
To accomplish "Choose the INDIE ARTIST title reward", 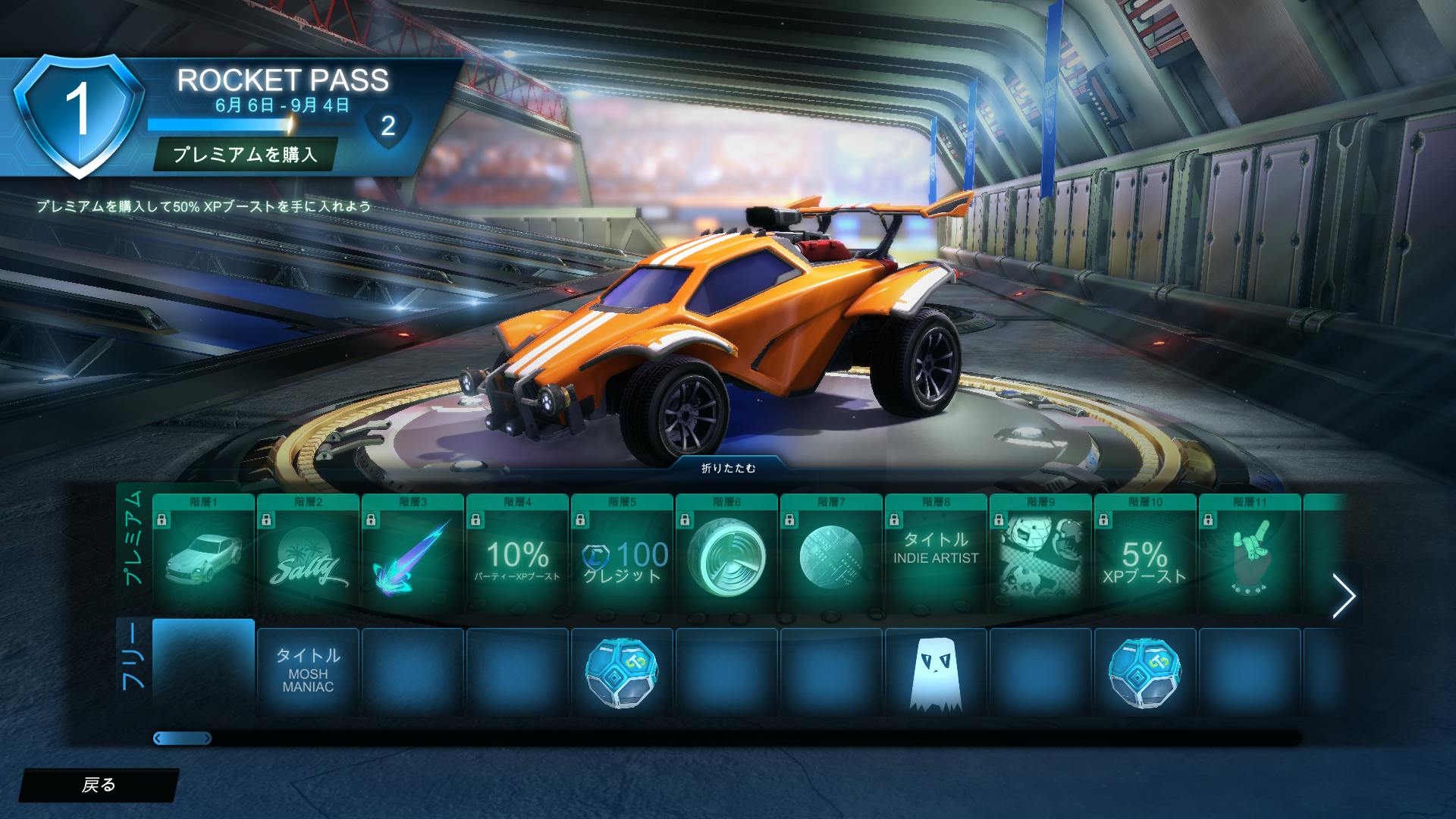I will click(x=936, y=557).
